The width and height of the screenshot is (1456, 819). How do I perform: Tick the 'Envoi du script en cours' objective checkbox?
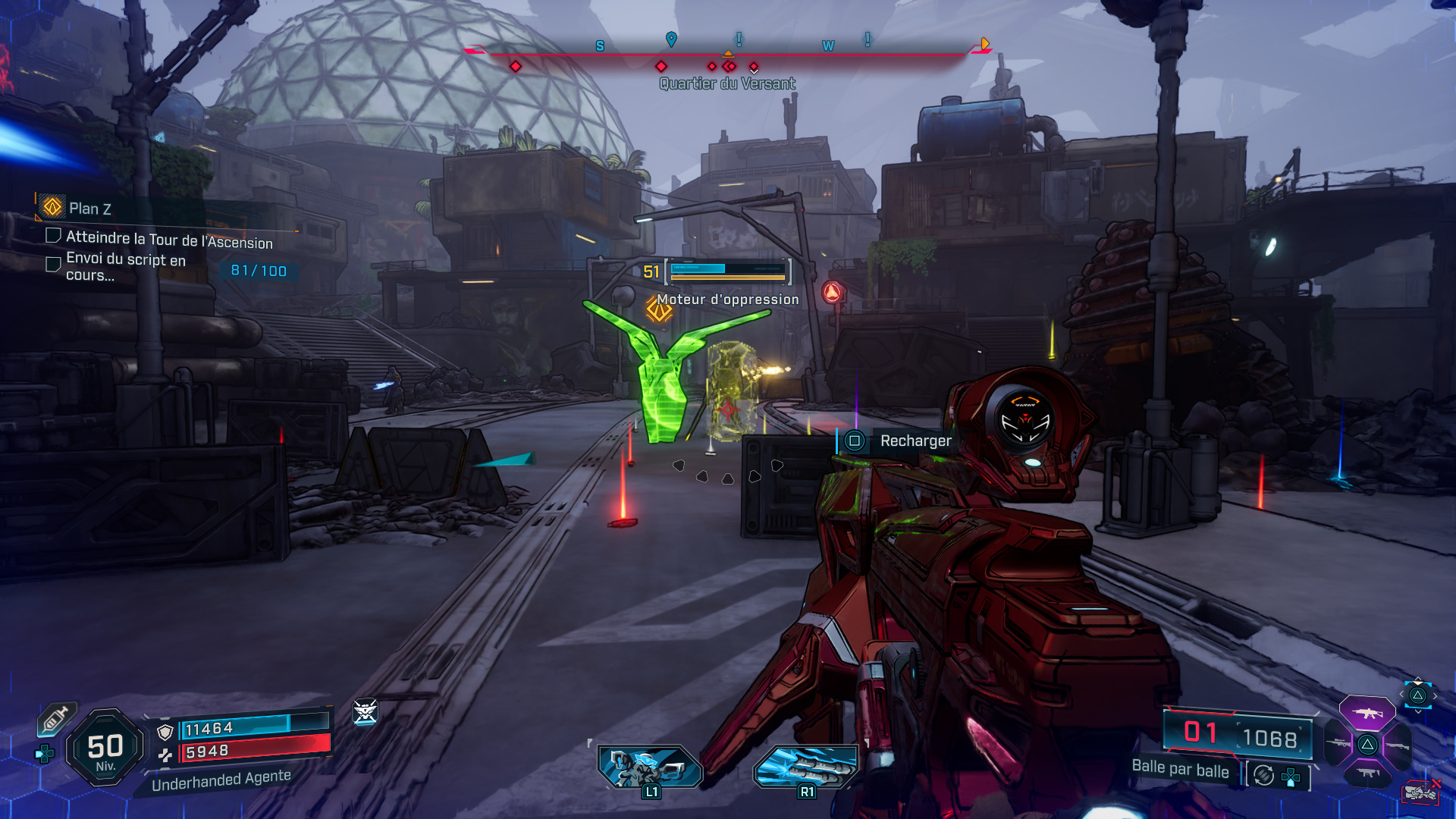[x=53, y=264]
